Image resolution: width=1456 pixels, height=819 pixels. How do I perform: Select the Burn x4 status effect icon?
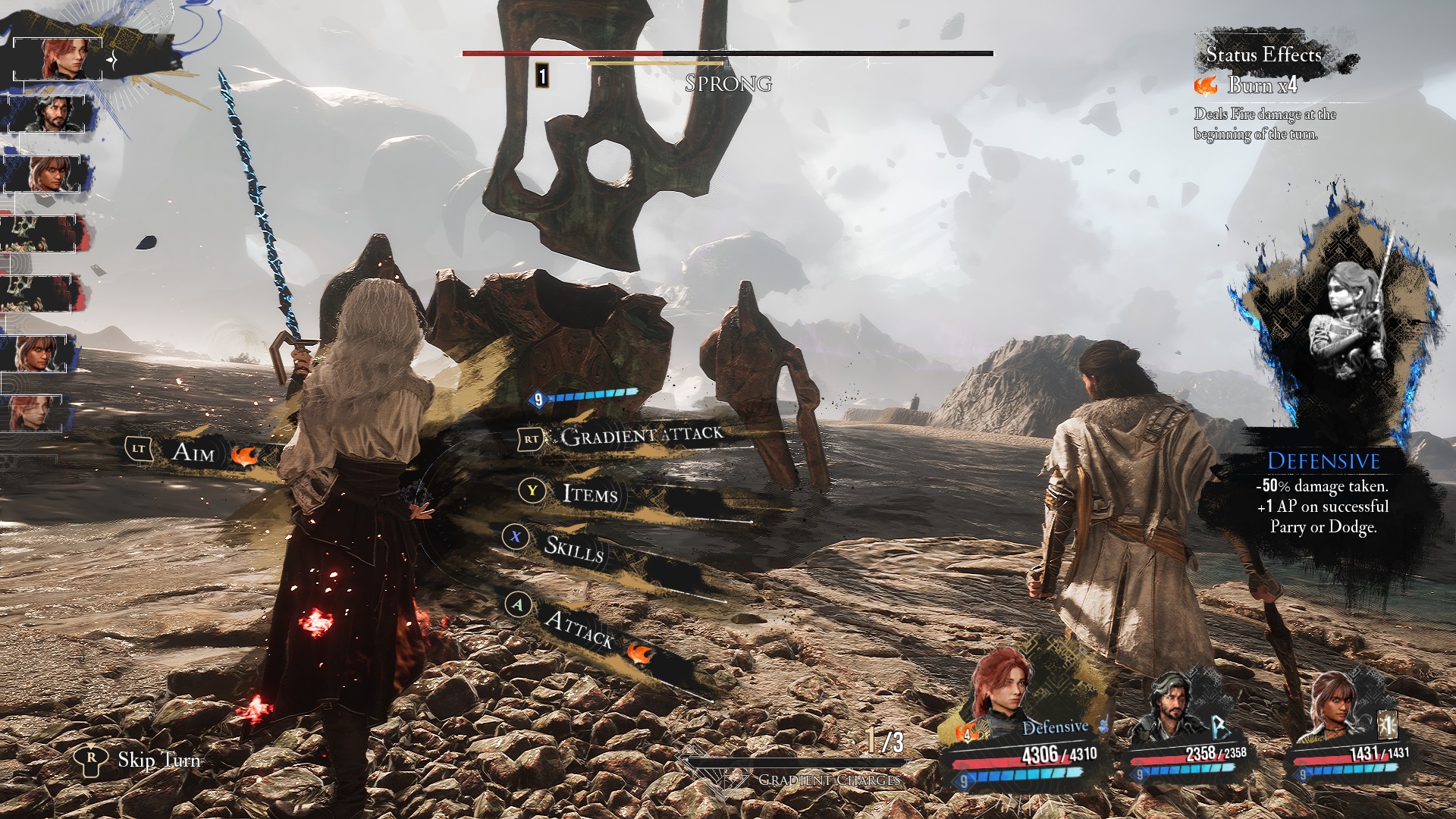pyautogui.click(x=1206, y=85)
